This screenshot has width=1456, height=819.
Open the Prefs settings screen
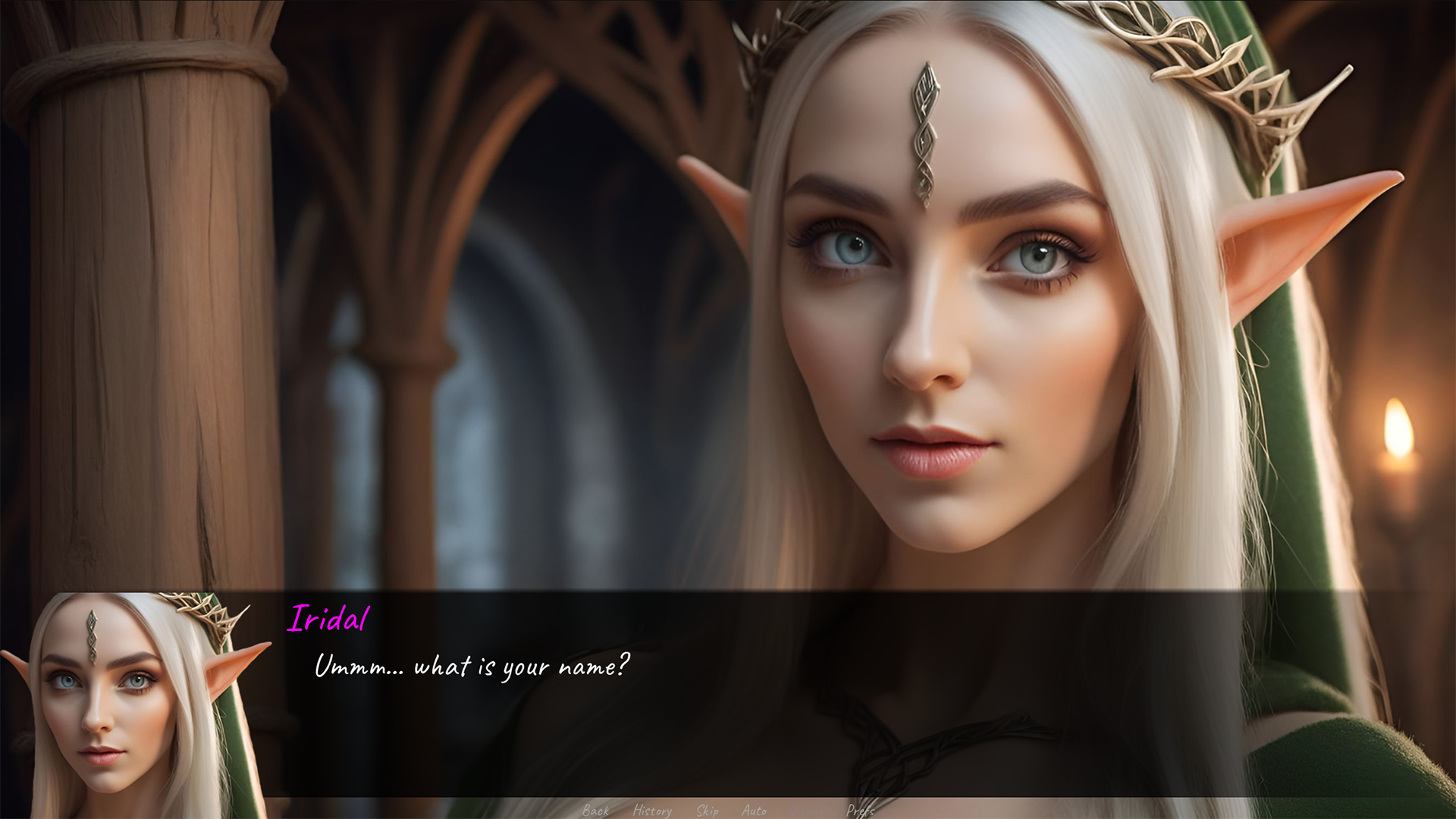click(861, 811)
